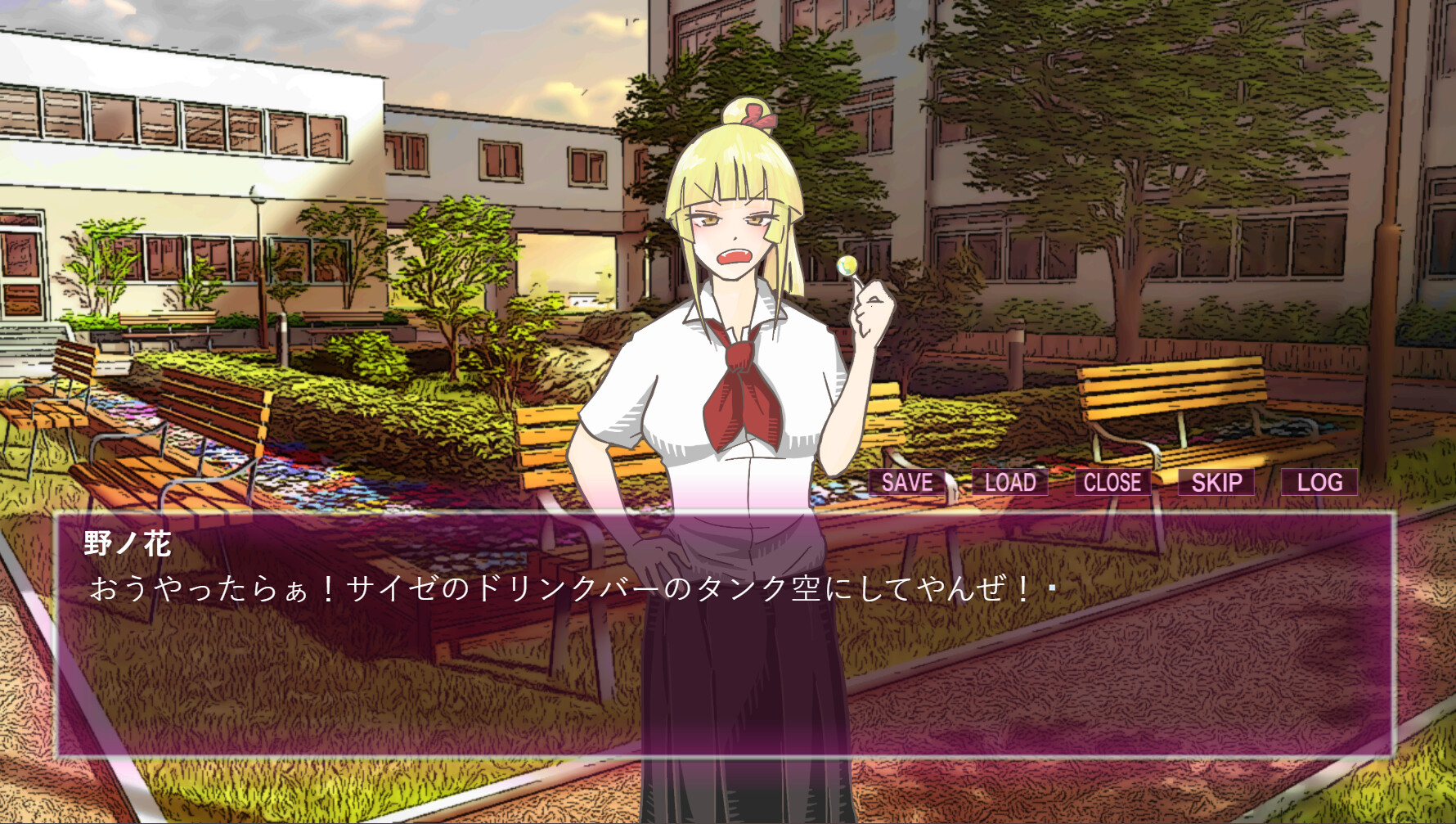The image size is (1456, 824).
Task: Toggle the text window off with CLOSE
Action: [x=1111, y=483]
